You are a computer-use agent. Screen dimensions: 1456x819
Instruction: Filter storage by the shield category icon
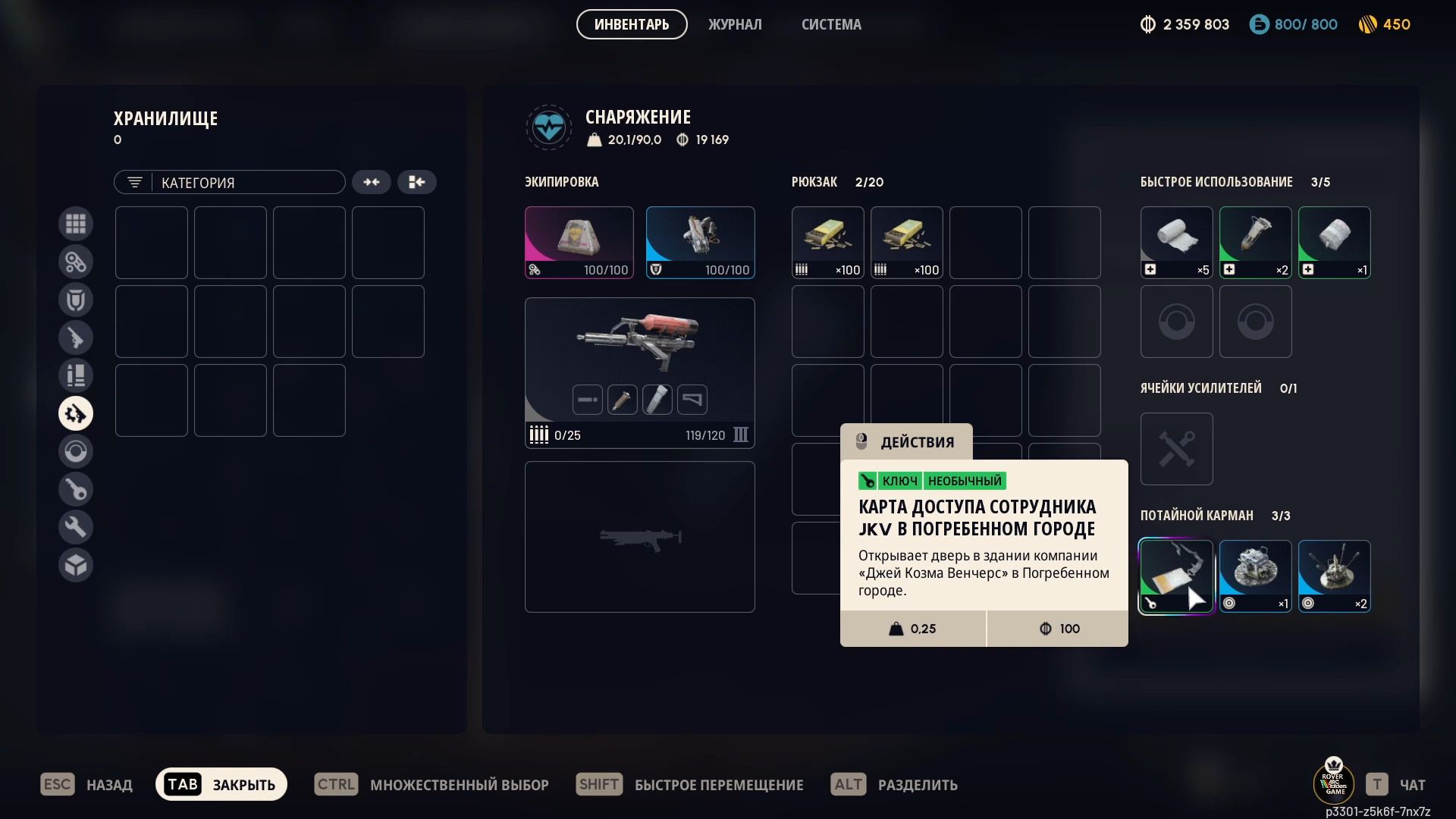[76, 300]
